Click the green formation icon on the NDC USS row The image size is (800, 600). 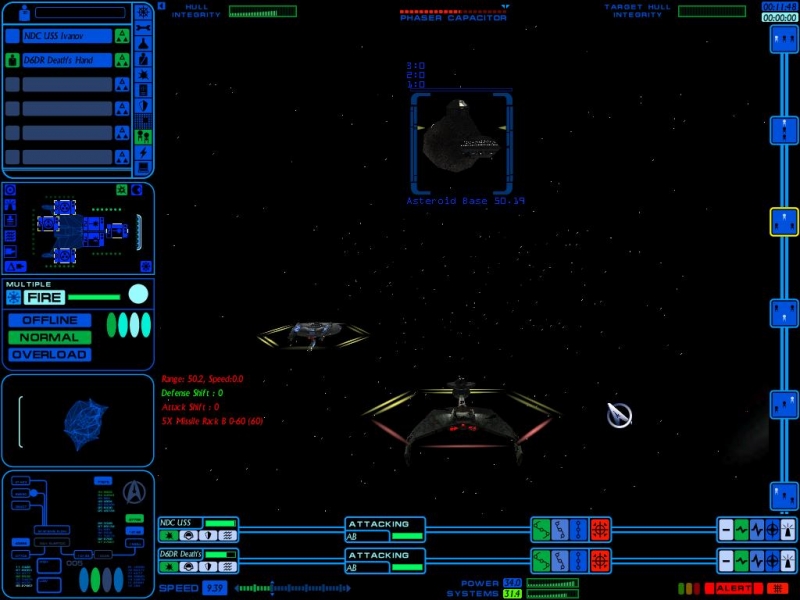(x=540, y=530)
